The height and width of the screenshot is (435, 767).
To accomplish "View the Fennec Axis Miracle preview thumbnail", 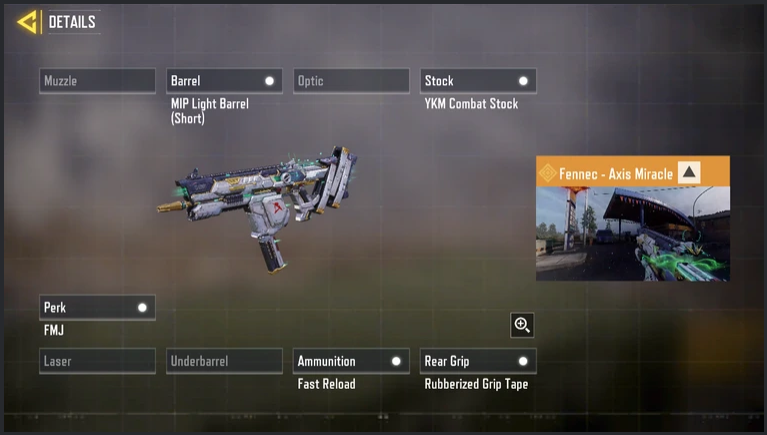I will click(x=632, y=233).
